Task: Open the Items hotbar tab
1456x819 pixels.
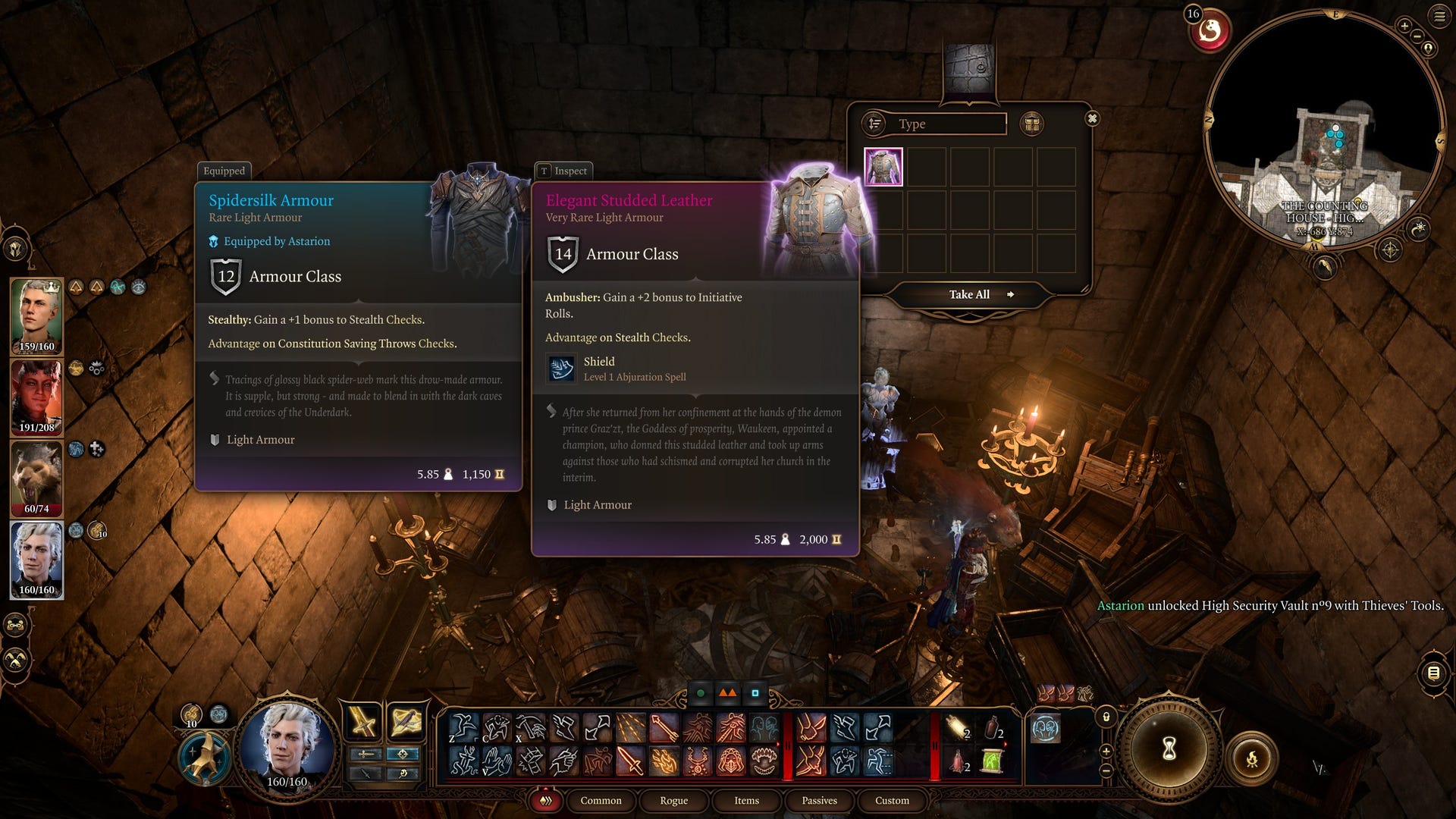Action: pyautogui.click(x=746, y=800)
